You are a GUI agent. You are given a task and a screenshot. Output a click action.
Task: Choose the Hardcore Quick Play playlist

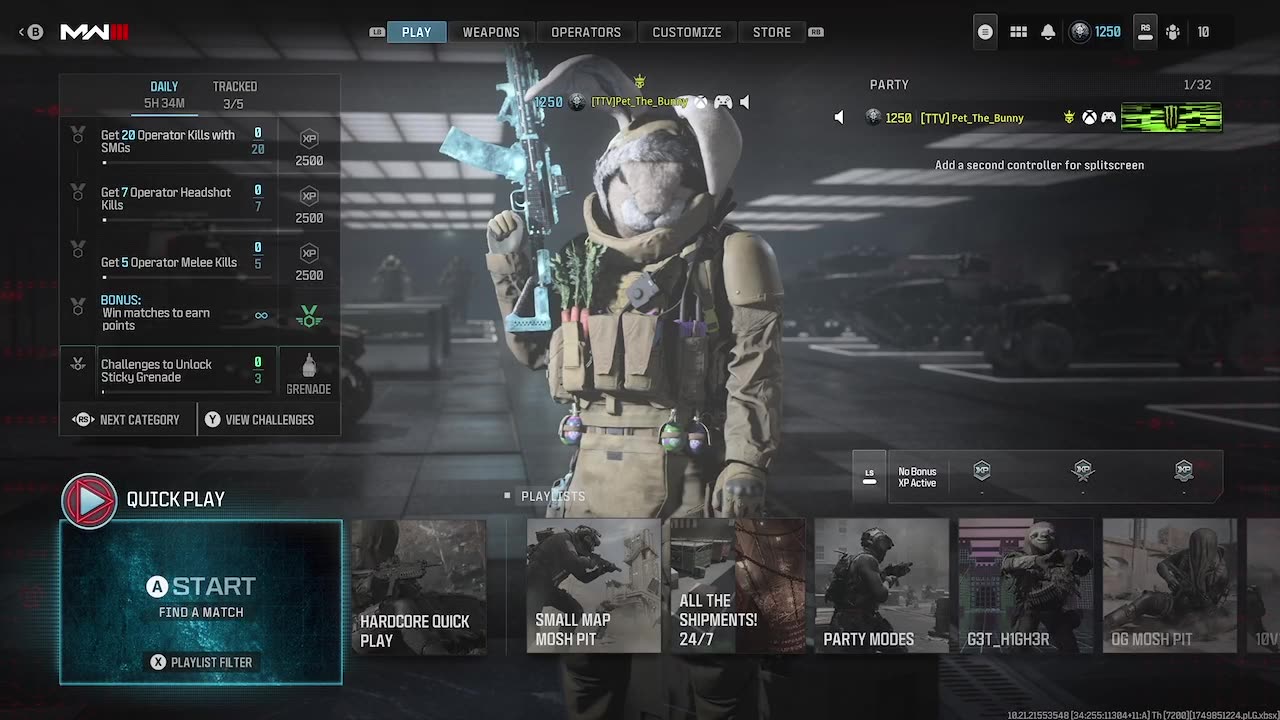418,587
